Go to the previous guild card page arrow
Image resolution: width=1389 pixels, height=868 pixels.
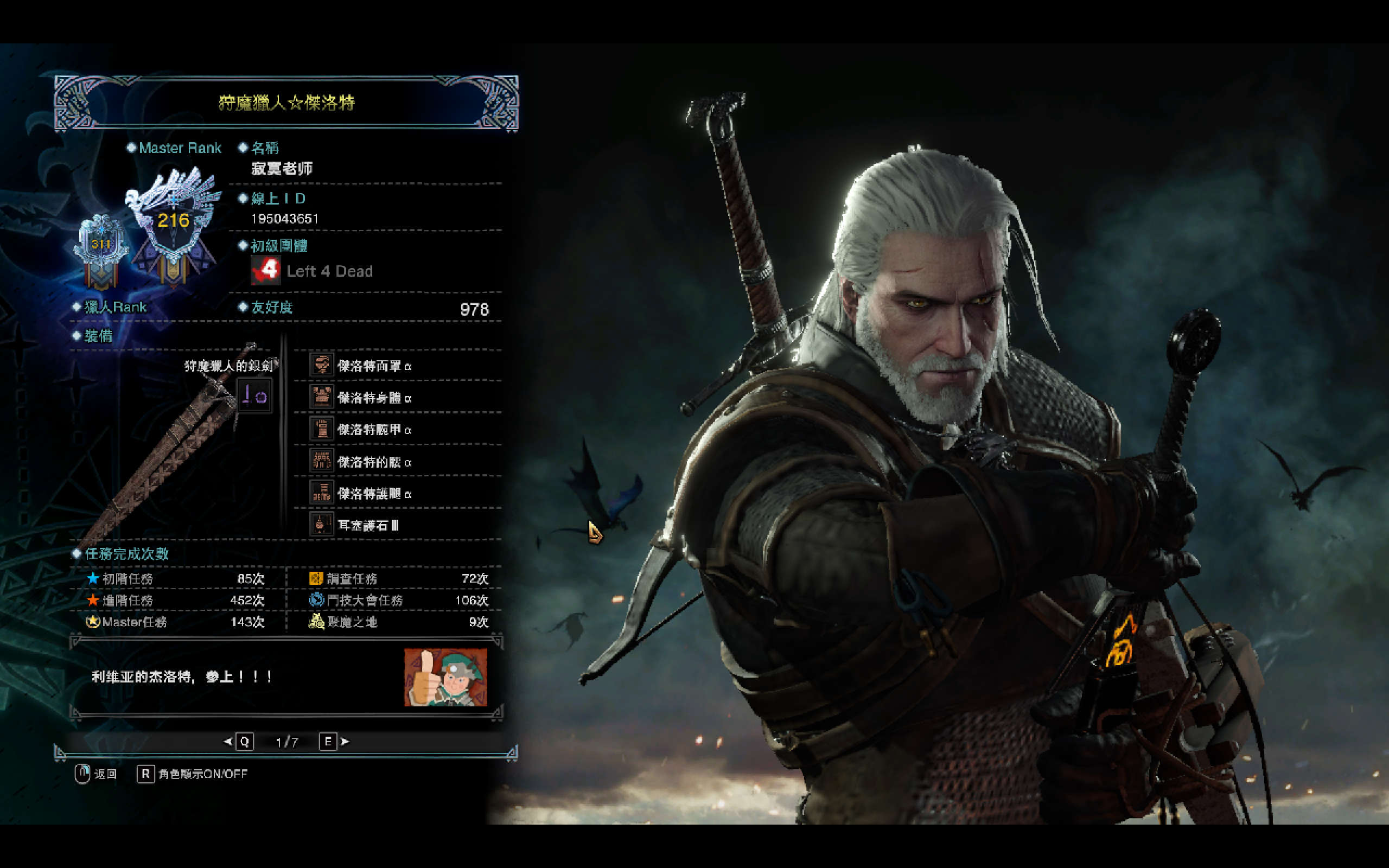(x=228, y=742)
